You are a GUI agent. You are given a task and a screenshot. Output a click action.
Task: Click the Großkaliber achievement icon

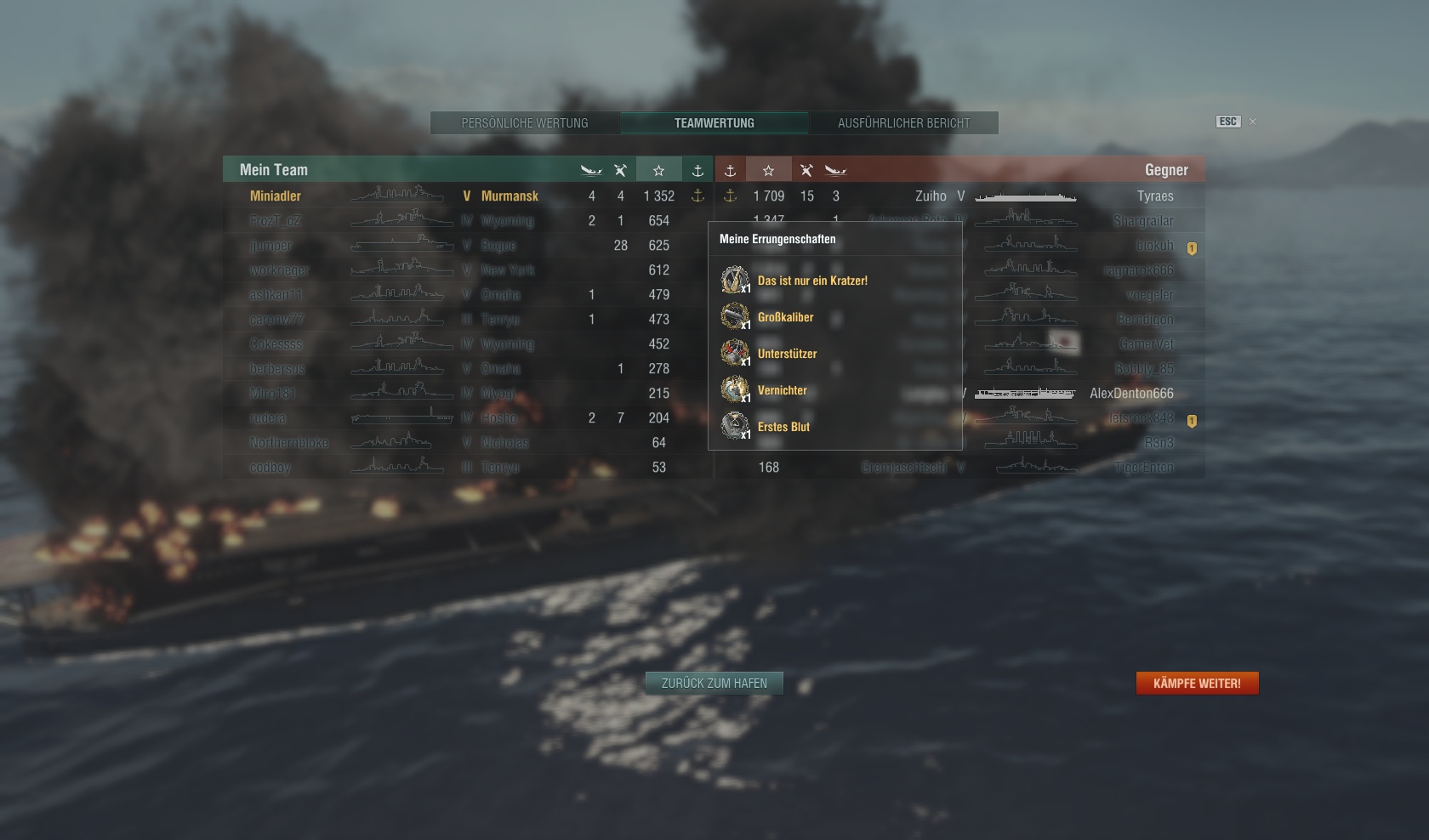(x=735, y=316)
